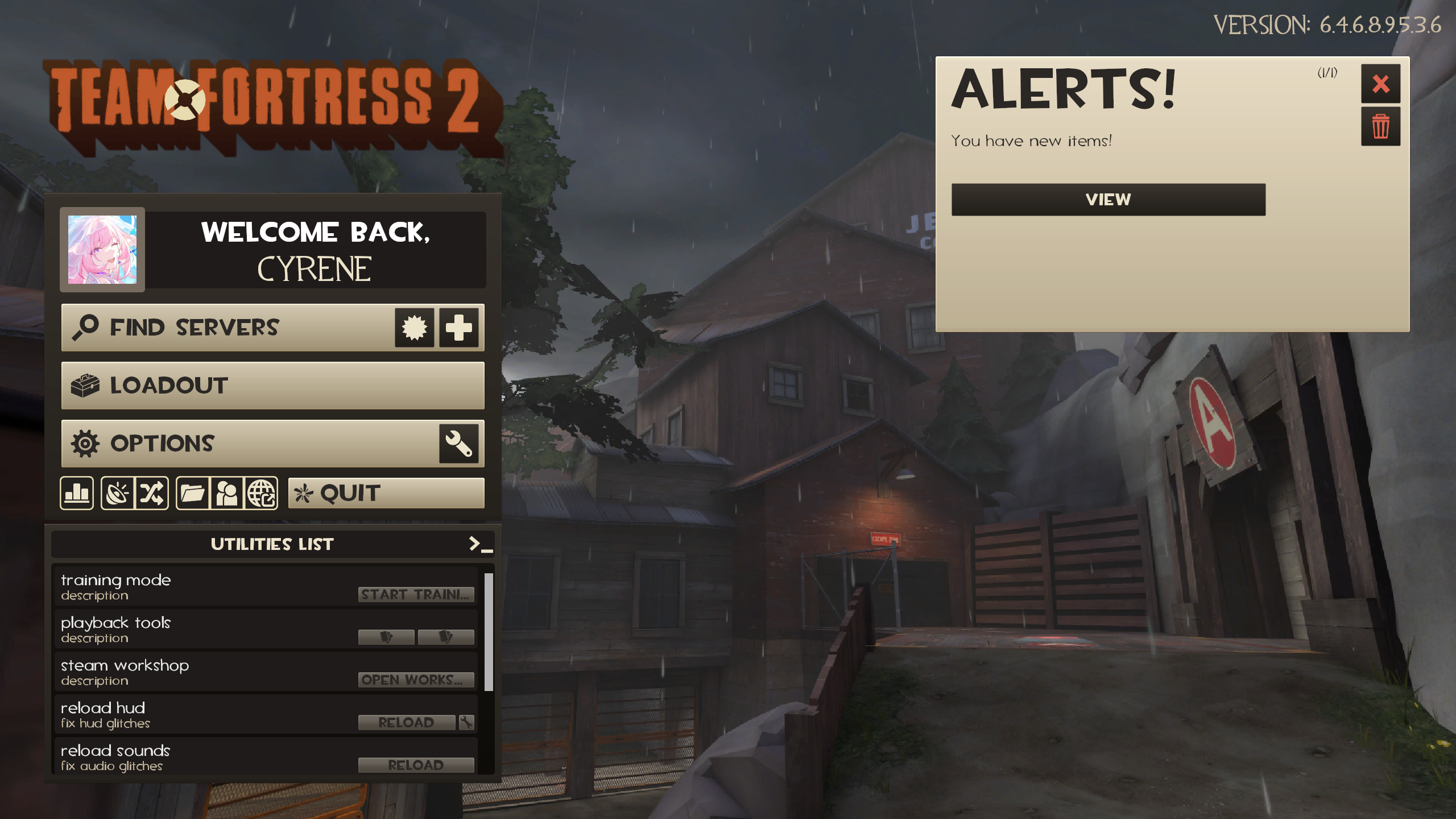Delete all alerts with the trash icon
This screenshot has height=819, width=1456.
tap(1381, 126)
